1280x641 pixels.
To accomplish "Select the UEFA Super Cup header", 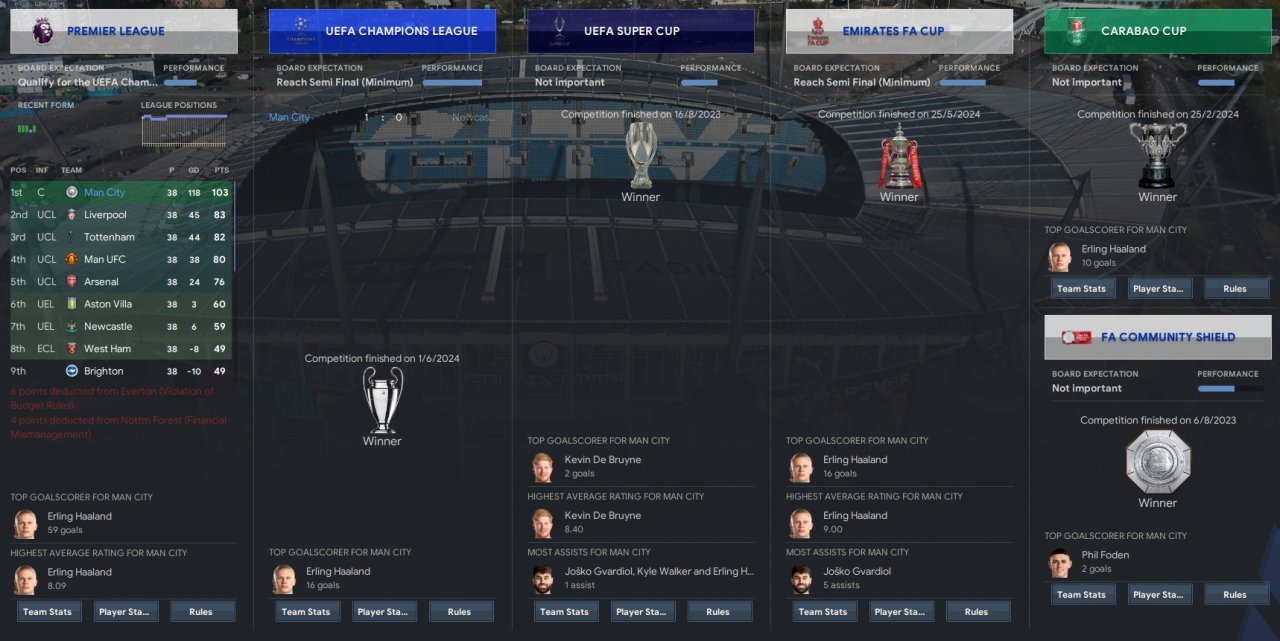I will point(640,31).
